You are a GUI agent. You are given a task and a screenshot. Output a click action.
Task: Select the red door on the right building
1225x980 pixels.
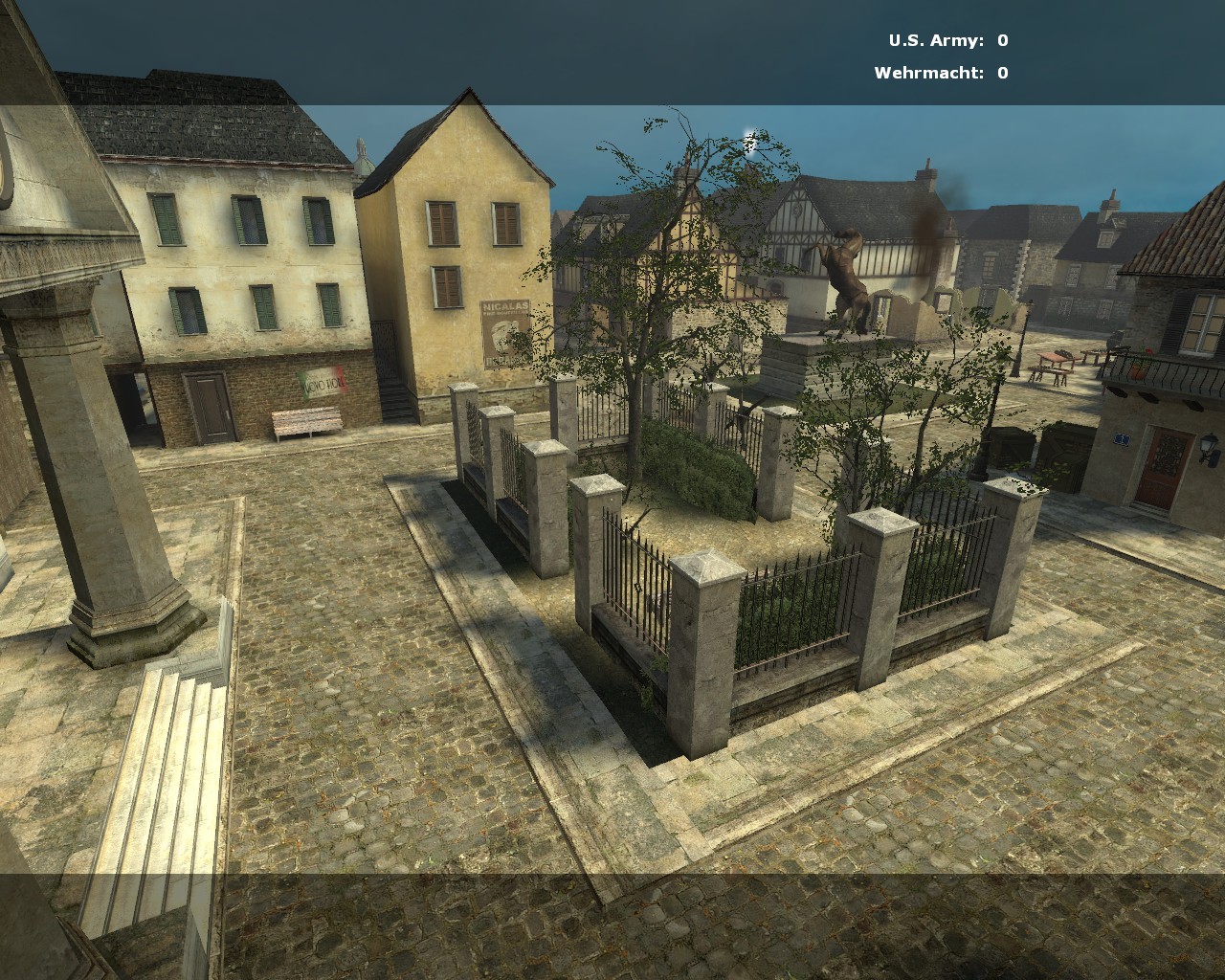(1166, 469)
